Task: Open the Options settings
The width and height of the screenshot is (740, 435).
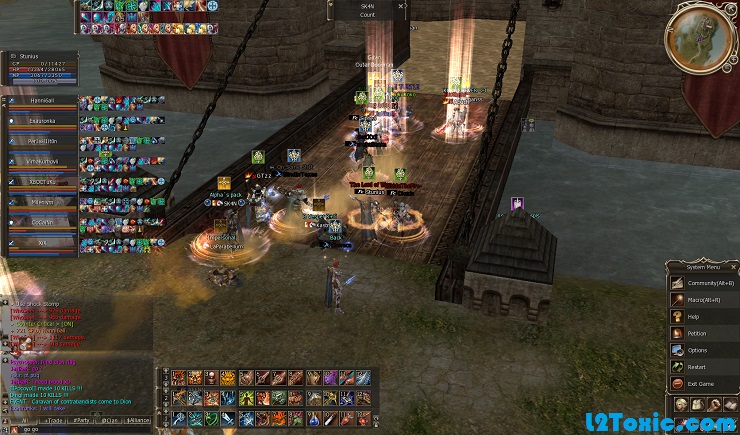Action: pyautogui.click(x=703, y=350)
